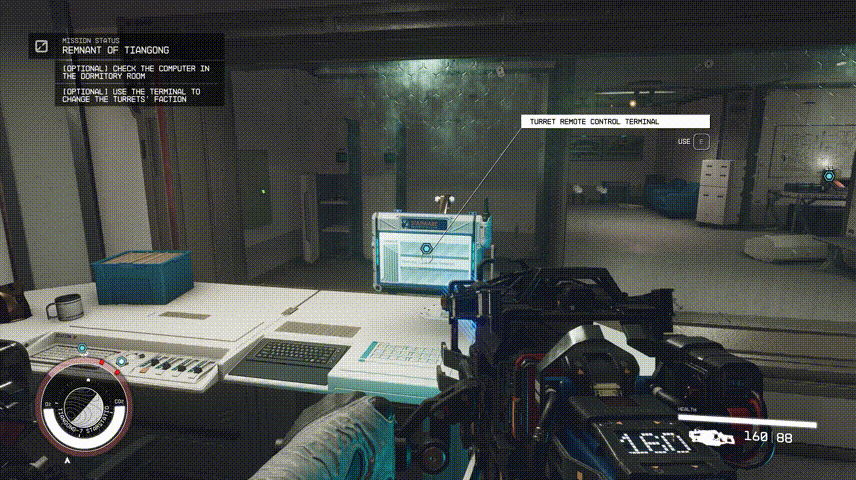
Task: Click the equipped weapon icon beside ammo
Action: 707,437
